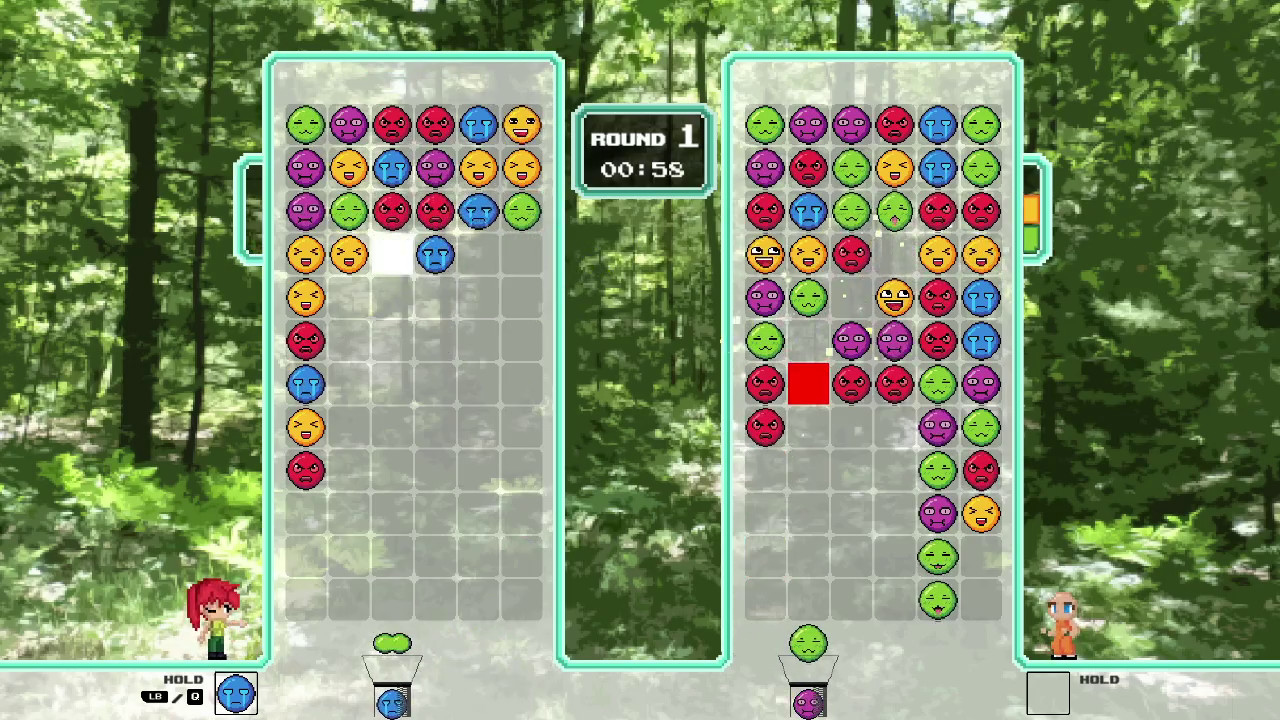Click the HOLD label on the left side
The height and width of the screenshot is (720, 1280).
(183, 679)
